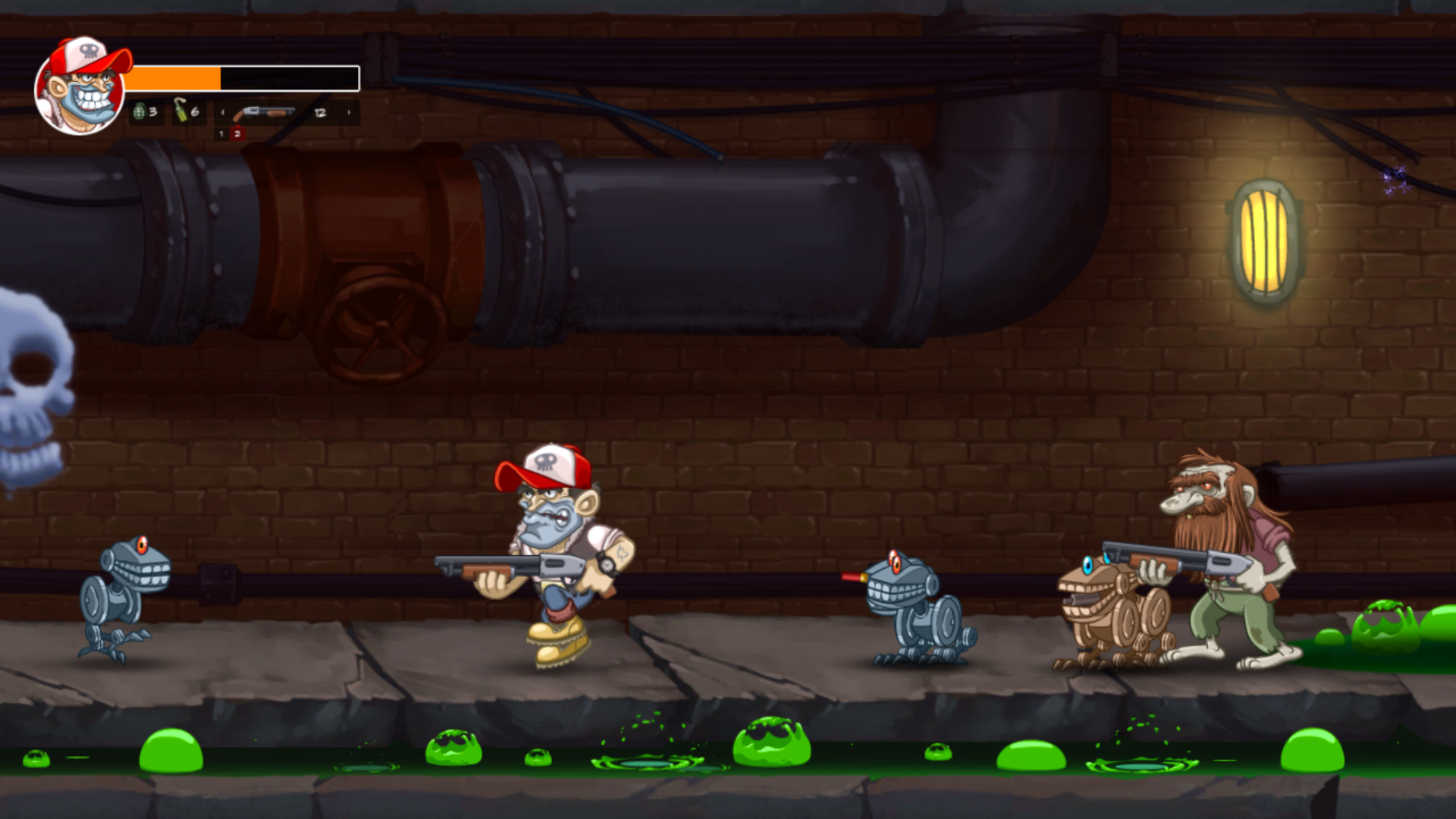Click the ammo count showing 12
The image size is (1456, 819).
320,112
